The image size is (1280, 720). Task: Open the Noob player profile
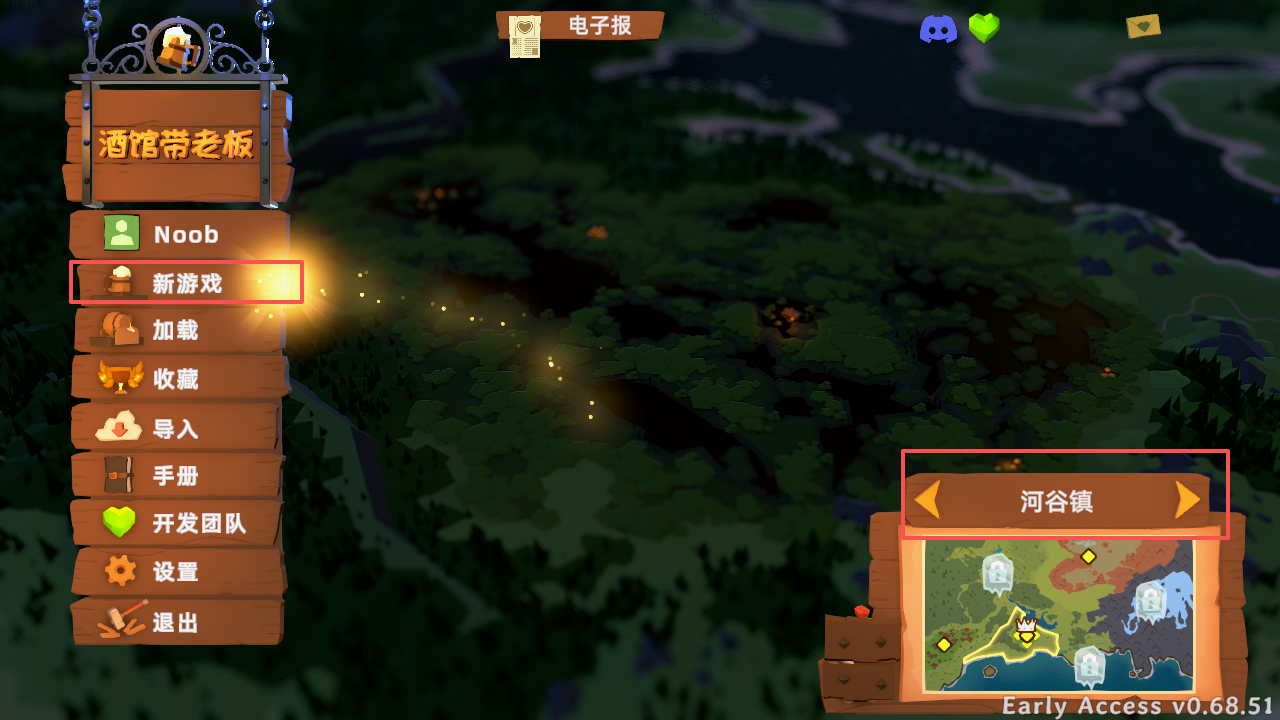178,234
